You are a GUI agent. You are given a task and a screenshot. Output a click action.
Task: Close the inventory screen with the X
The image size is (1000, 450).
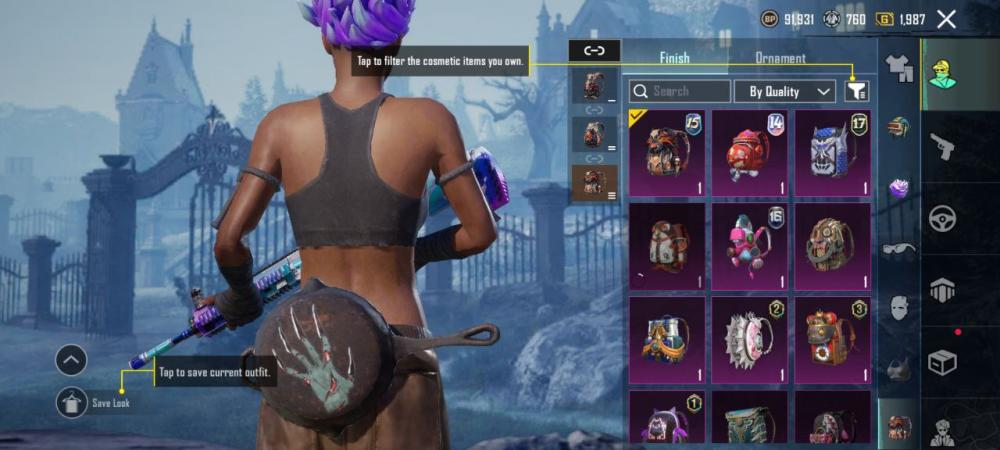(946, 19)
